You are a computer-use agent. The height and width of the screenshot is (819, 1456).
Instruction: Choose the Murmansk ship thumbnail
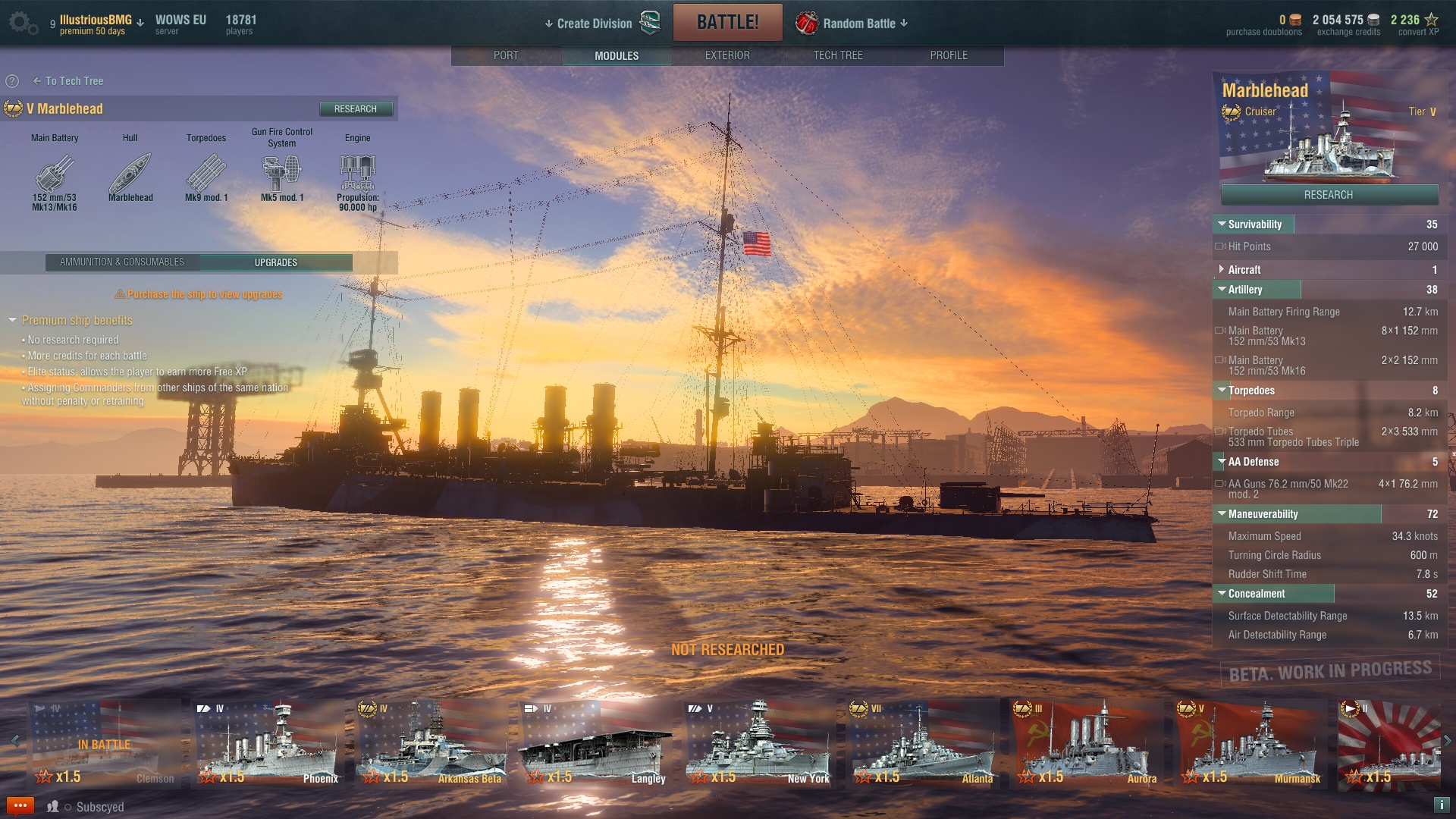1250,744
